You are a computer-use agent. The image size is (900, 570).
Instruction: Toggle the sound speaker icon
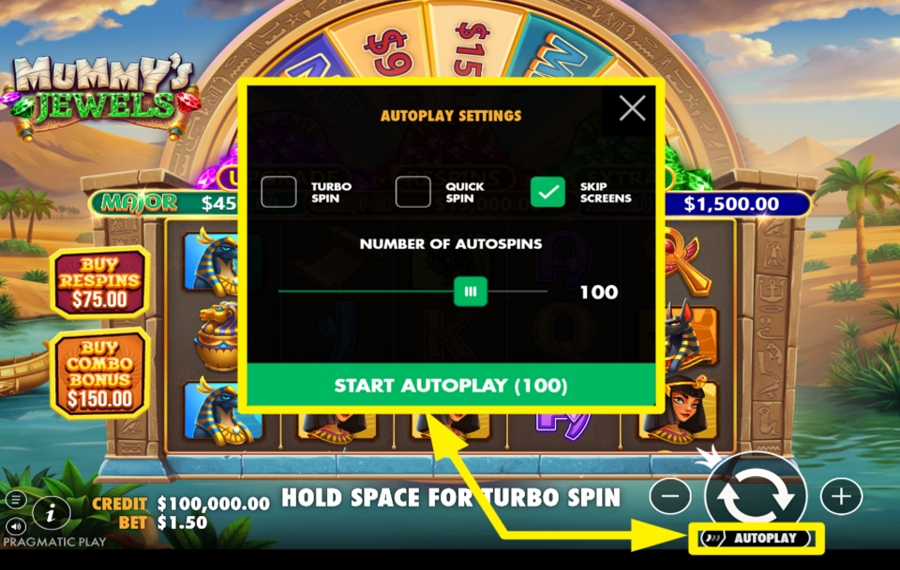pyautogui.click(x=16, y=525)
